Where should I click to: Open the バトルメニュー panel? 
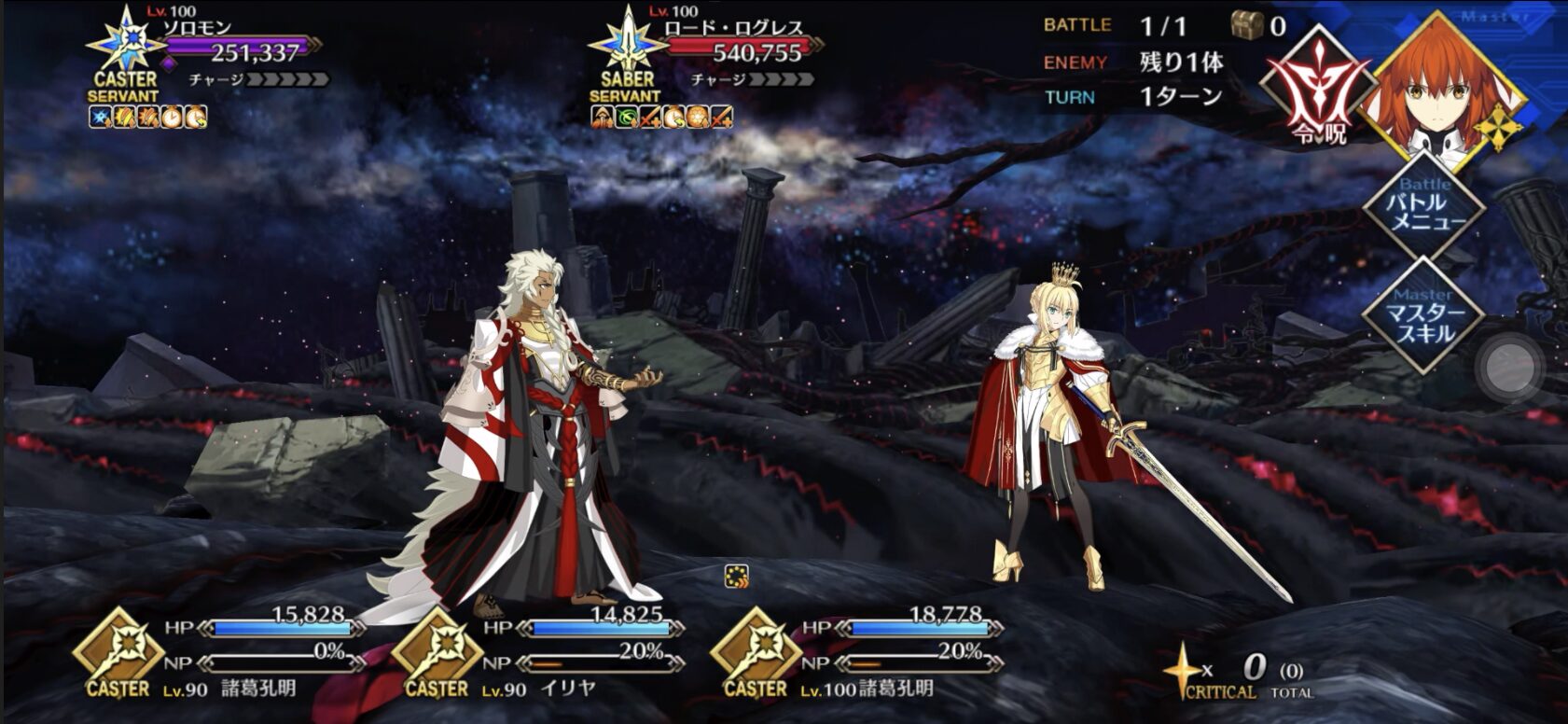pos(1423,207)
